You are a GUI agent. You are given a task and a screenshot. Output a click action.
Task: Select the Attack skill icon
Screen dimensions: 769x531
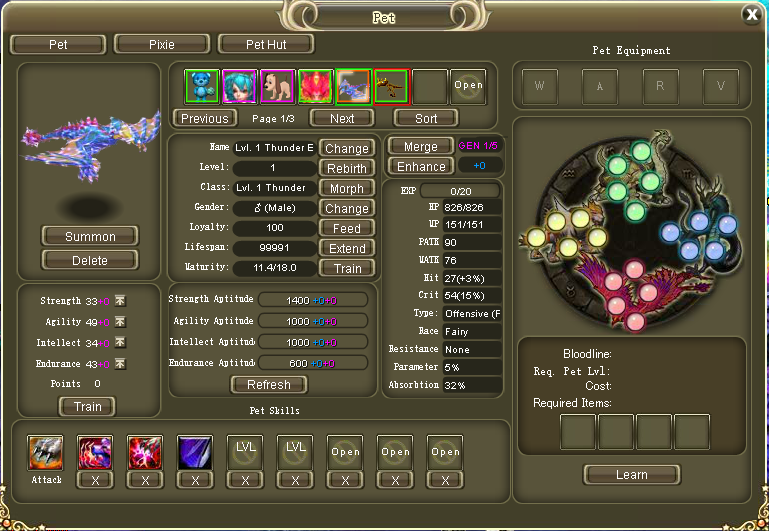45,452
